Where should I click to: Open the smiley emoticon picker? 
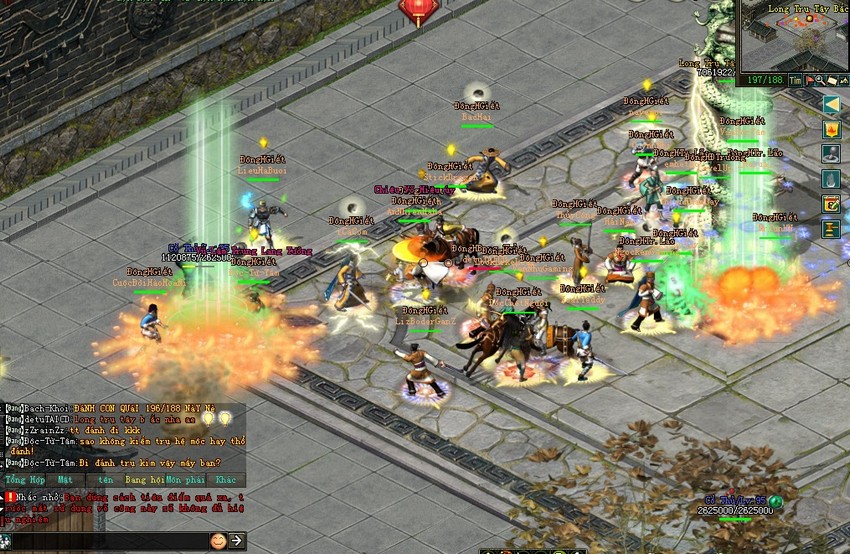218,541
